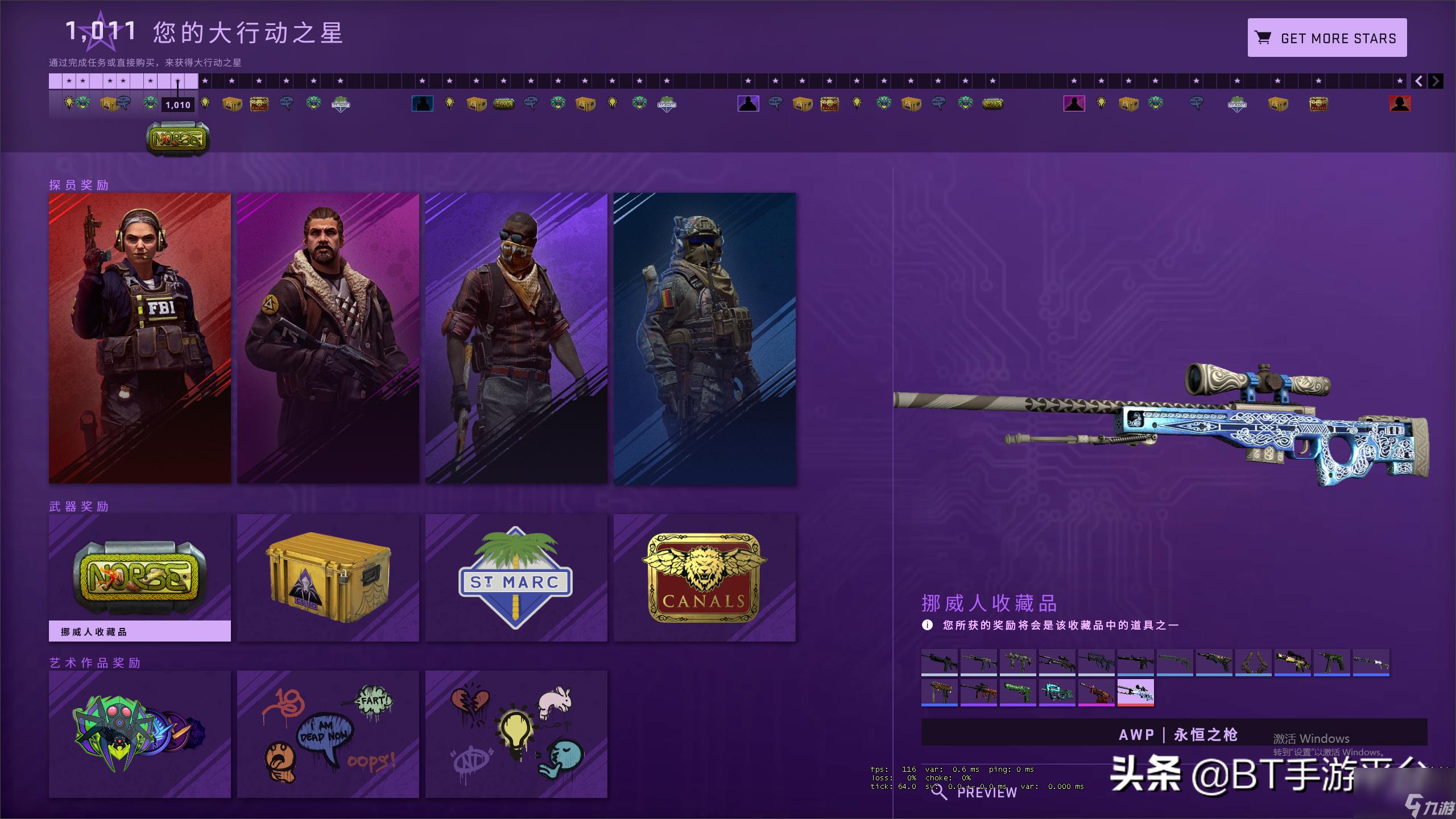Select the cyan P90 skin thumbnail
The width and height of the screenshot is (1456, 819).
tap(1057, 692)
